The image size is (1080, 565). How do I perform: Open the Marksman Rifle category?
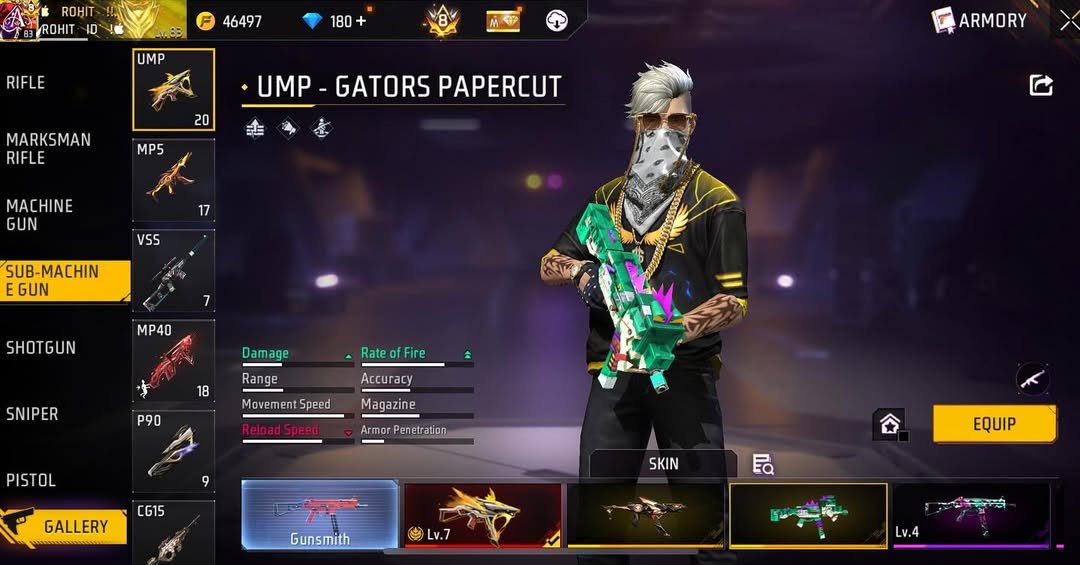[x=48, y=149]
